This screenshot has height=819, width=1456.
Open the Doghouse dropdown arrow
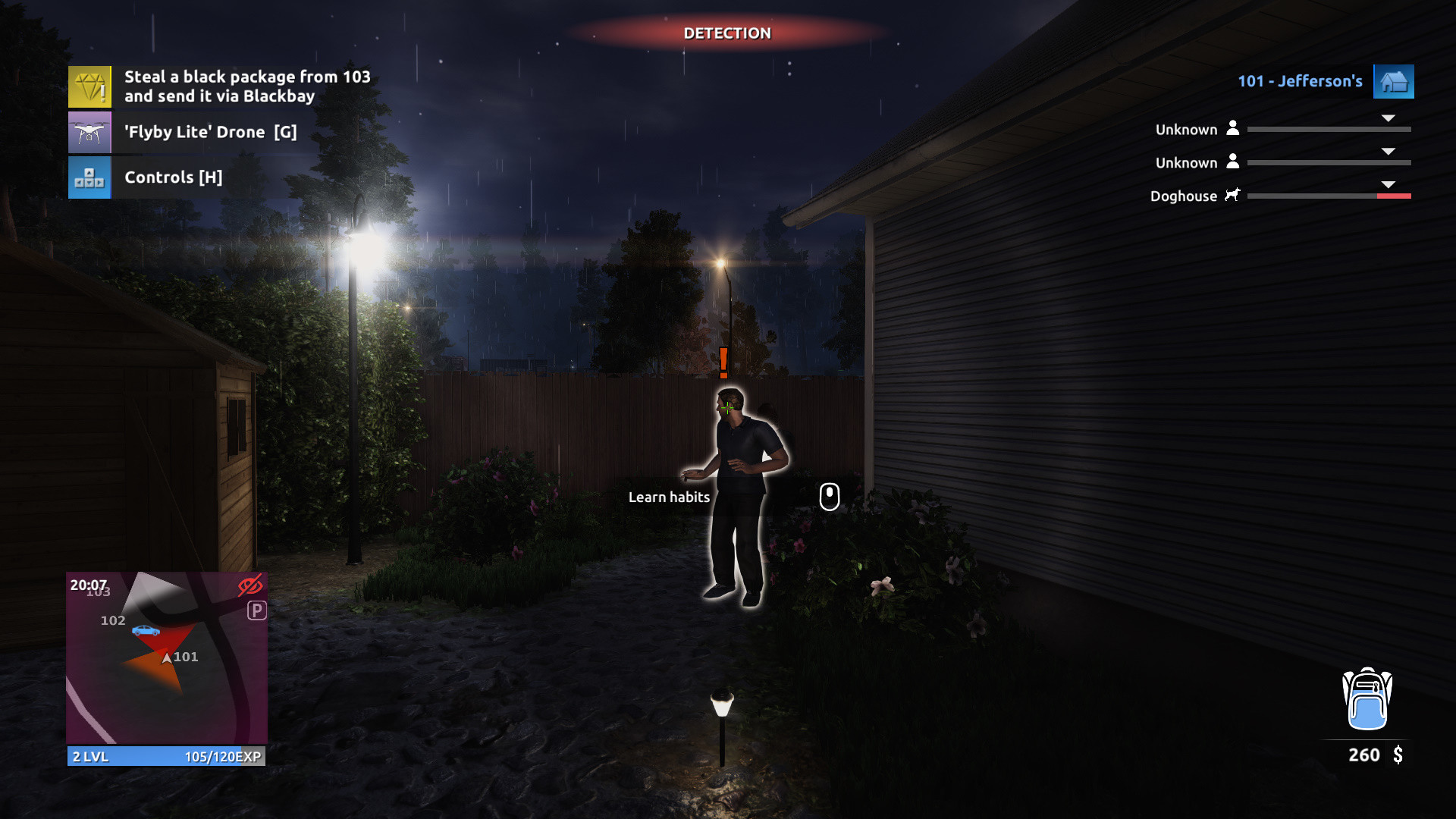(x=1389, y=184)
